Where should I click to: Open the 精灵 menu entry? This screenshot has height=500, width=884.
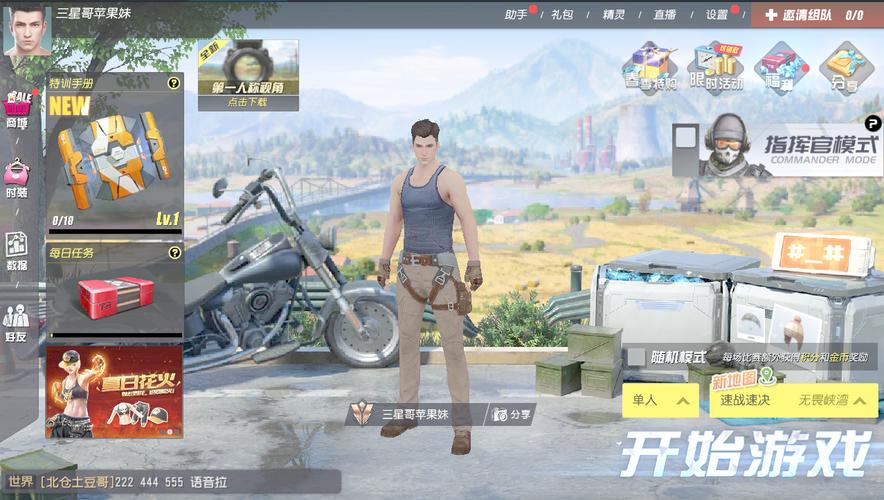pyautogui.click(x=613, y=15)
